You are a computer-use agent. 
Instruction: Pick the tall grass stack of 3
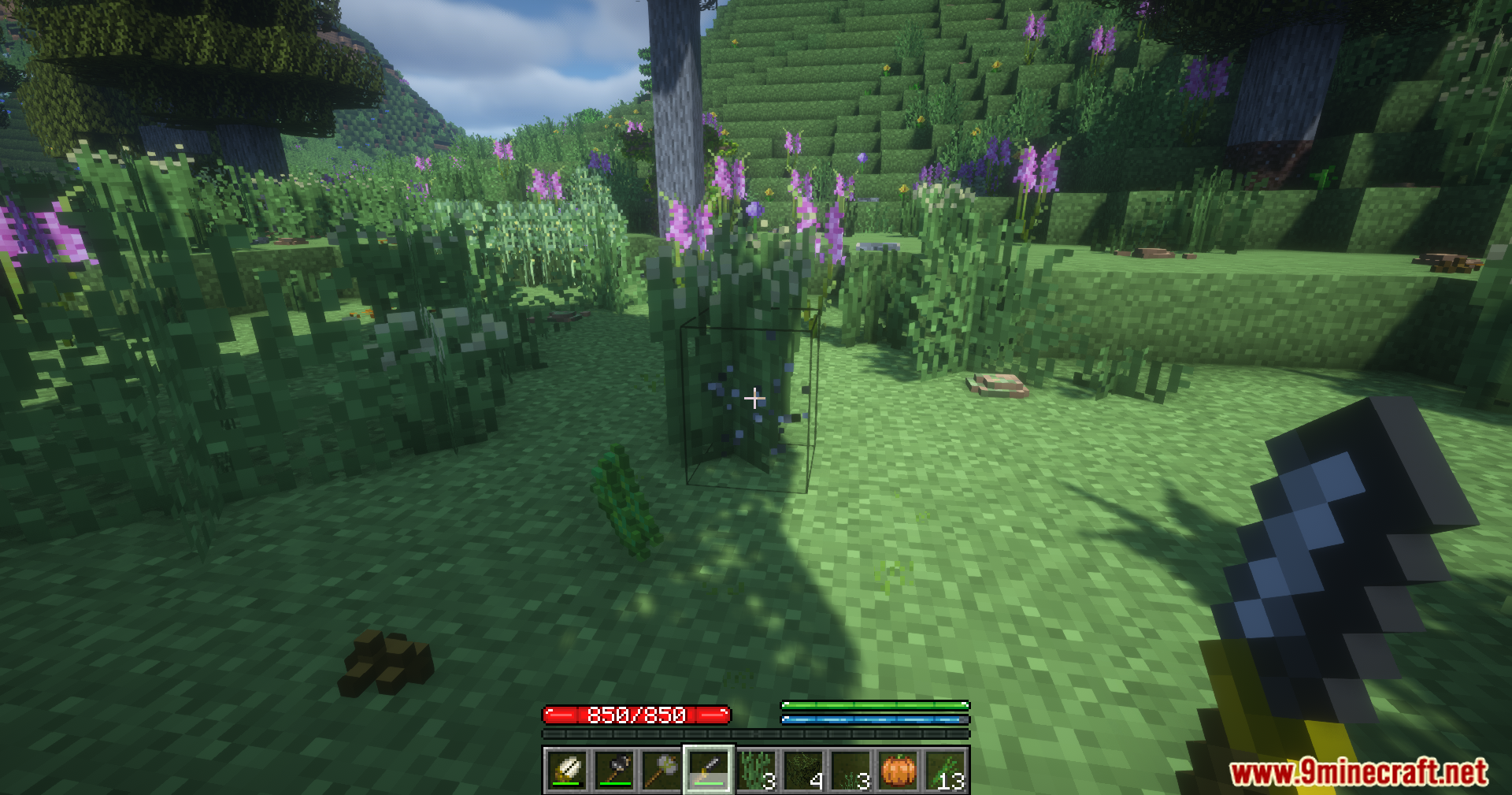tap(757, 770)
